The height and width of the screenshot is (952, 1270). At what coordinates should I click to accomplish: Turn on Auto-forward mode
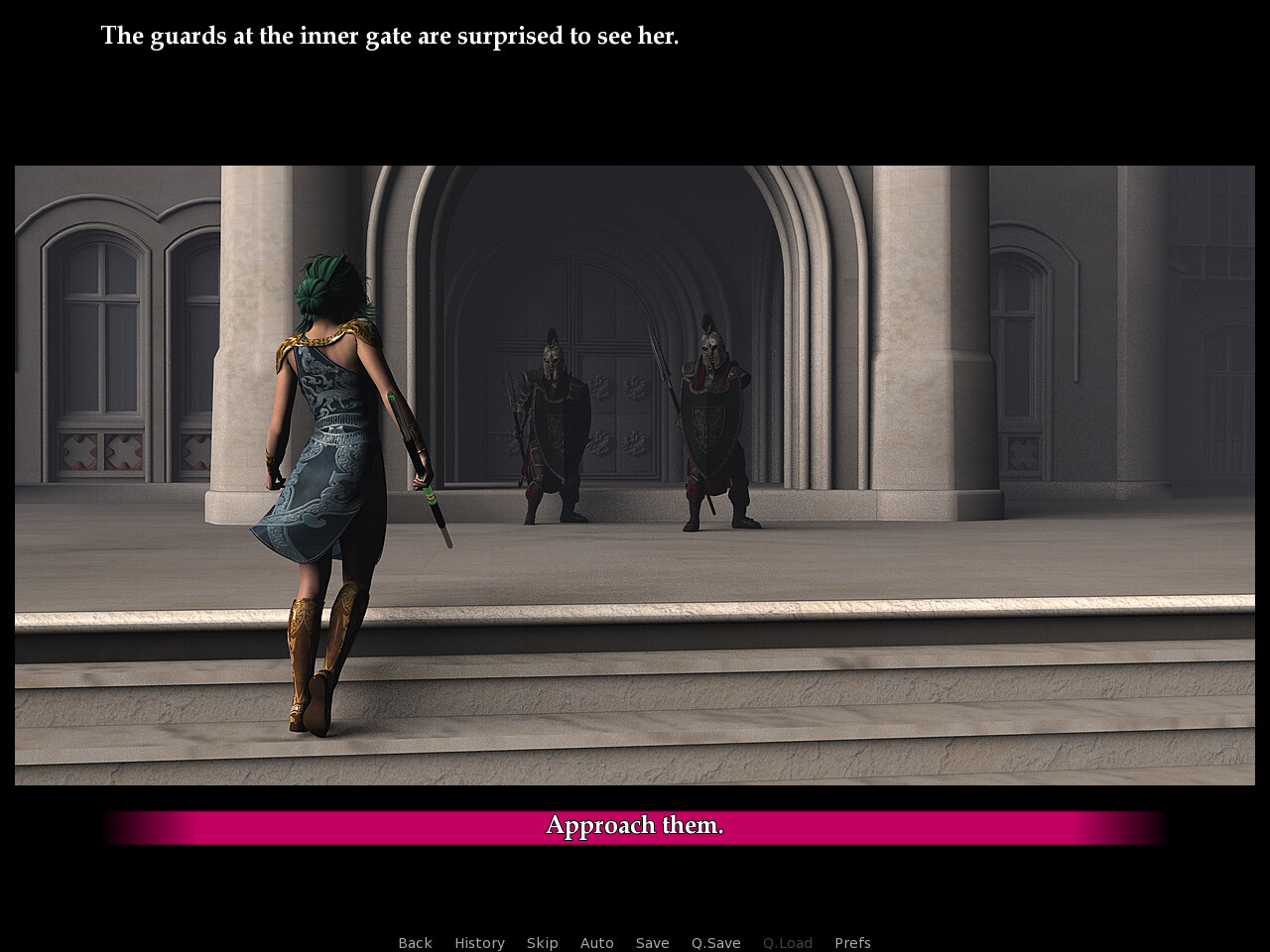[x=596, y=942]
